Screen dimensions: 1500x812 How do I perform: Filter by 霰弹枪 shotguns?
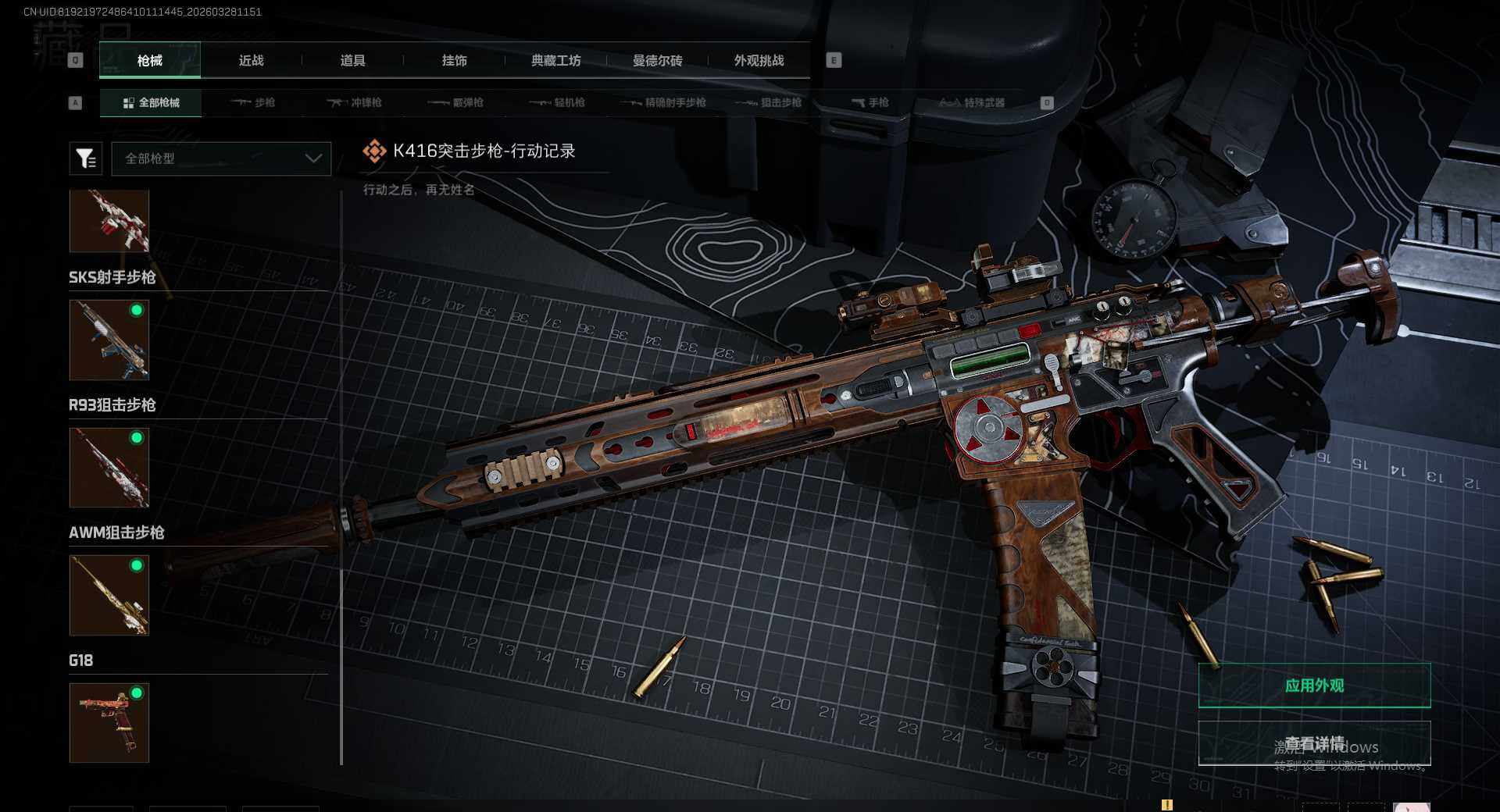tap(456, 103)
